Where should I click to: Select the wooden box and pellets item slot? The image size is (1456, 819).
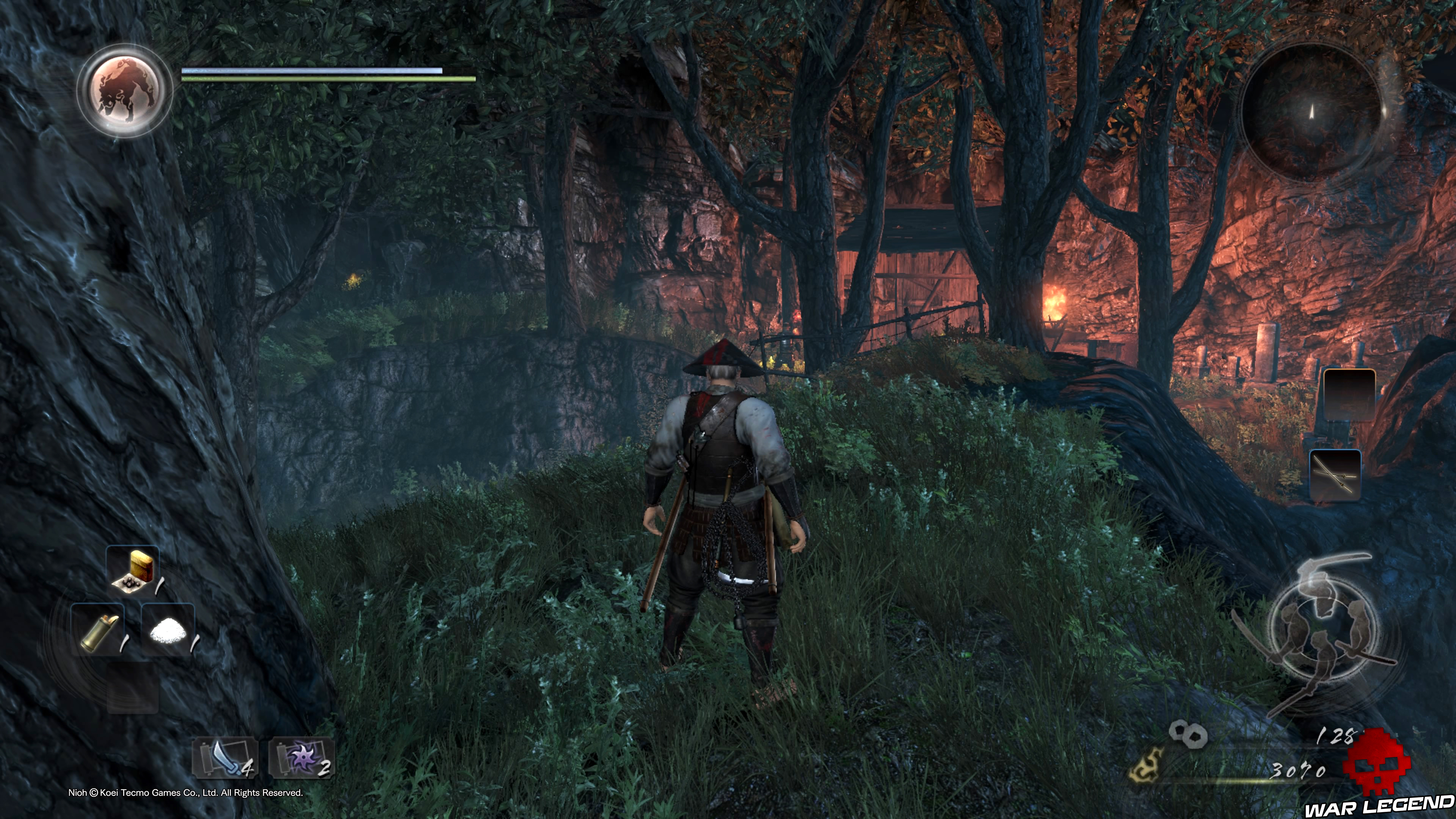[x=133, y=571]
